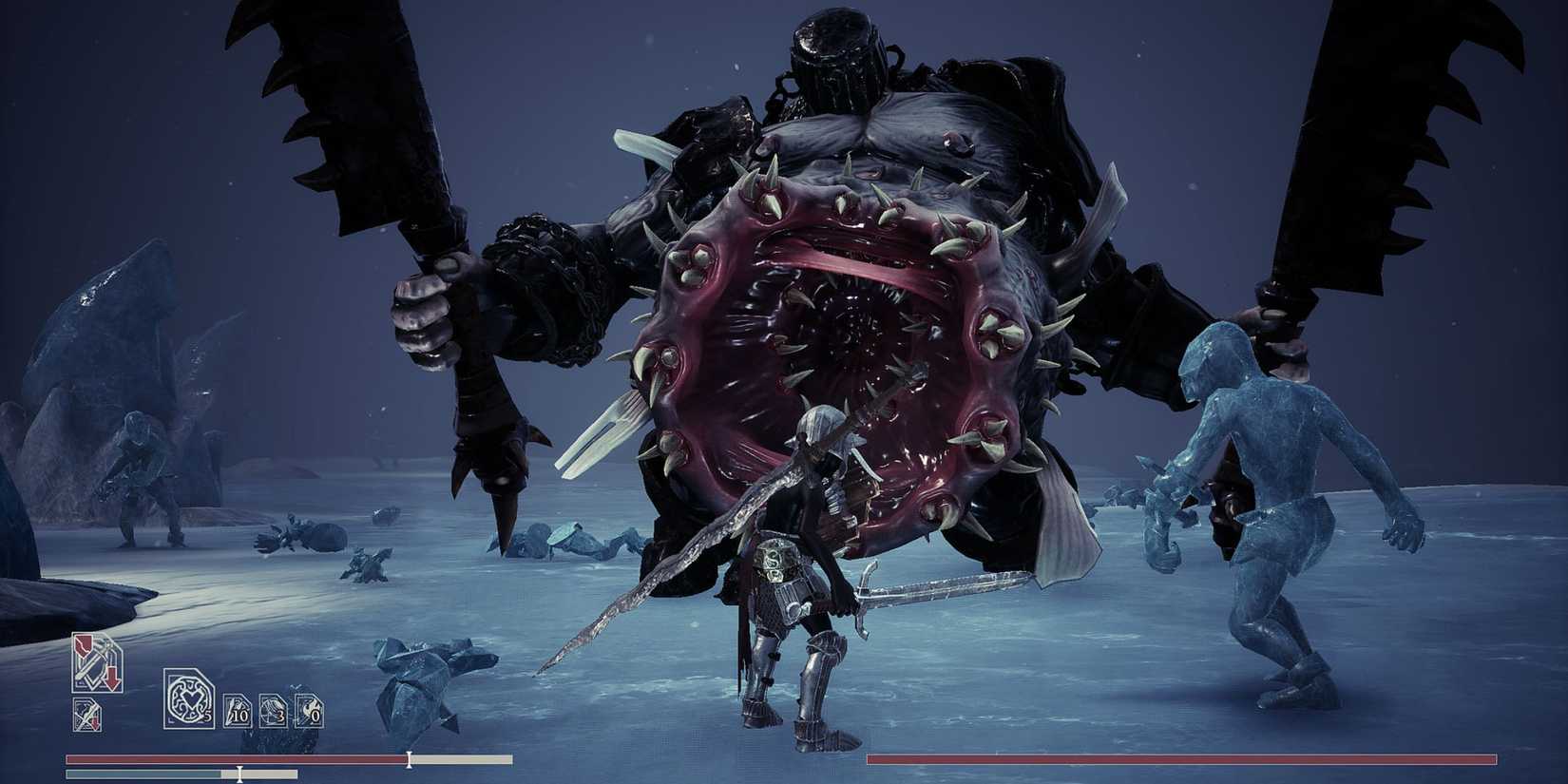Screen dimensions: 1568x784
Task: Click the red downward arrow on the equipment icon
Action: tap(112, 675)
